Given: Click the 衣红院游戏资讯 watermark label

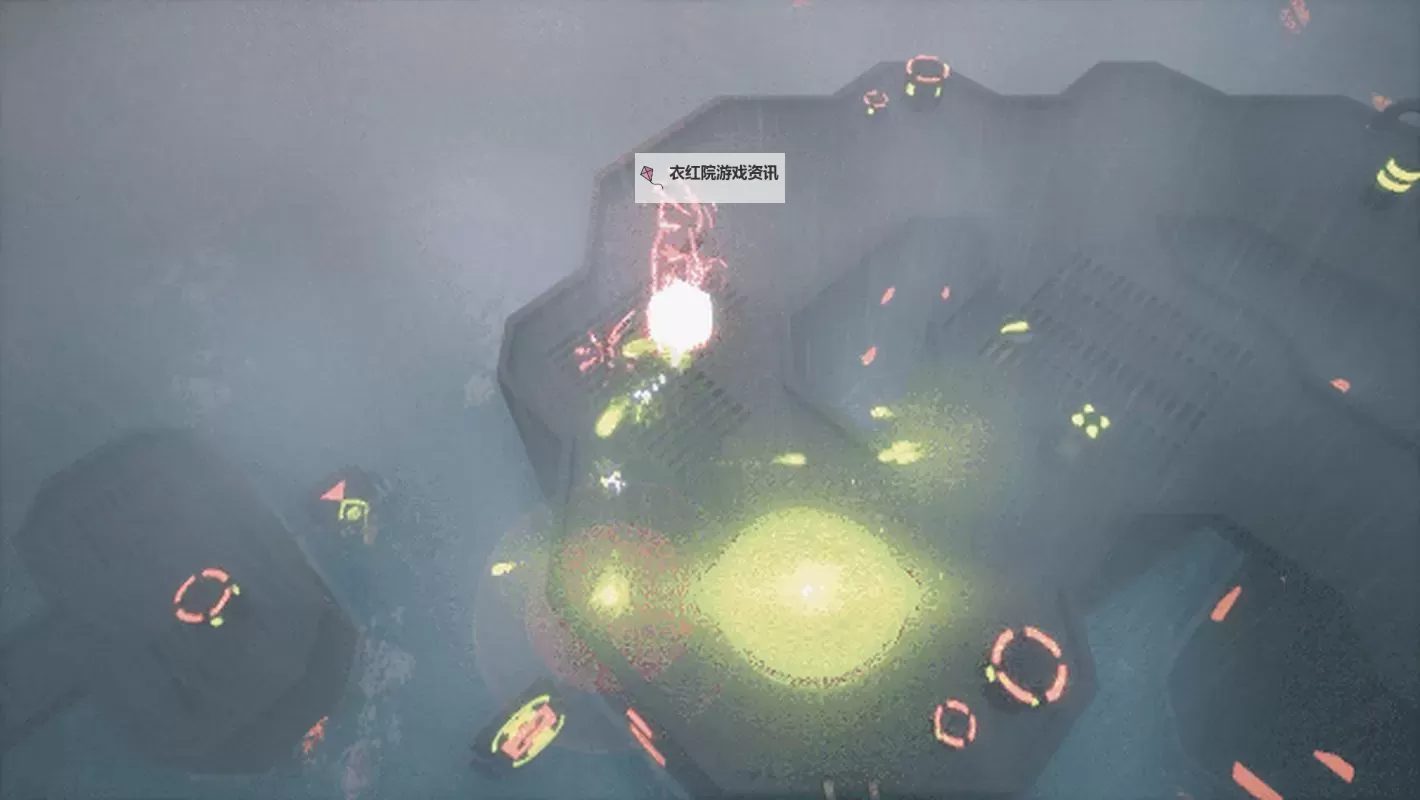Looking at the screenshot, I should point(710,175).
